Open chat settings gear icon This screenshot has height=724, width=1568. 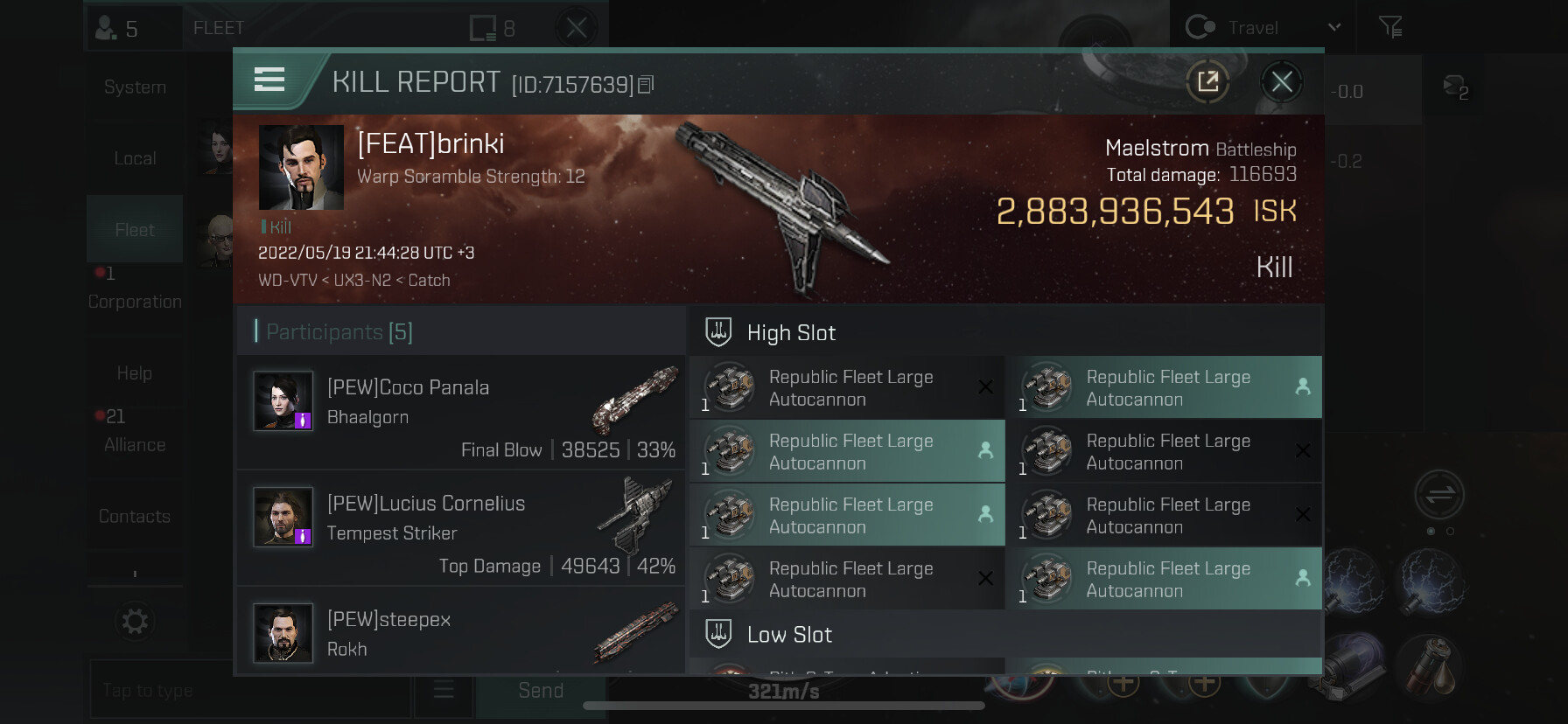click(135, 622)
